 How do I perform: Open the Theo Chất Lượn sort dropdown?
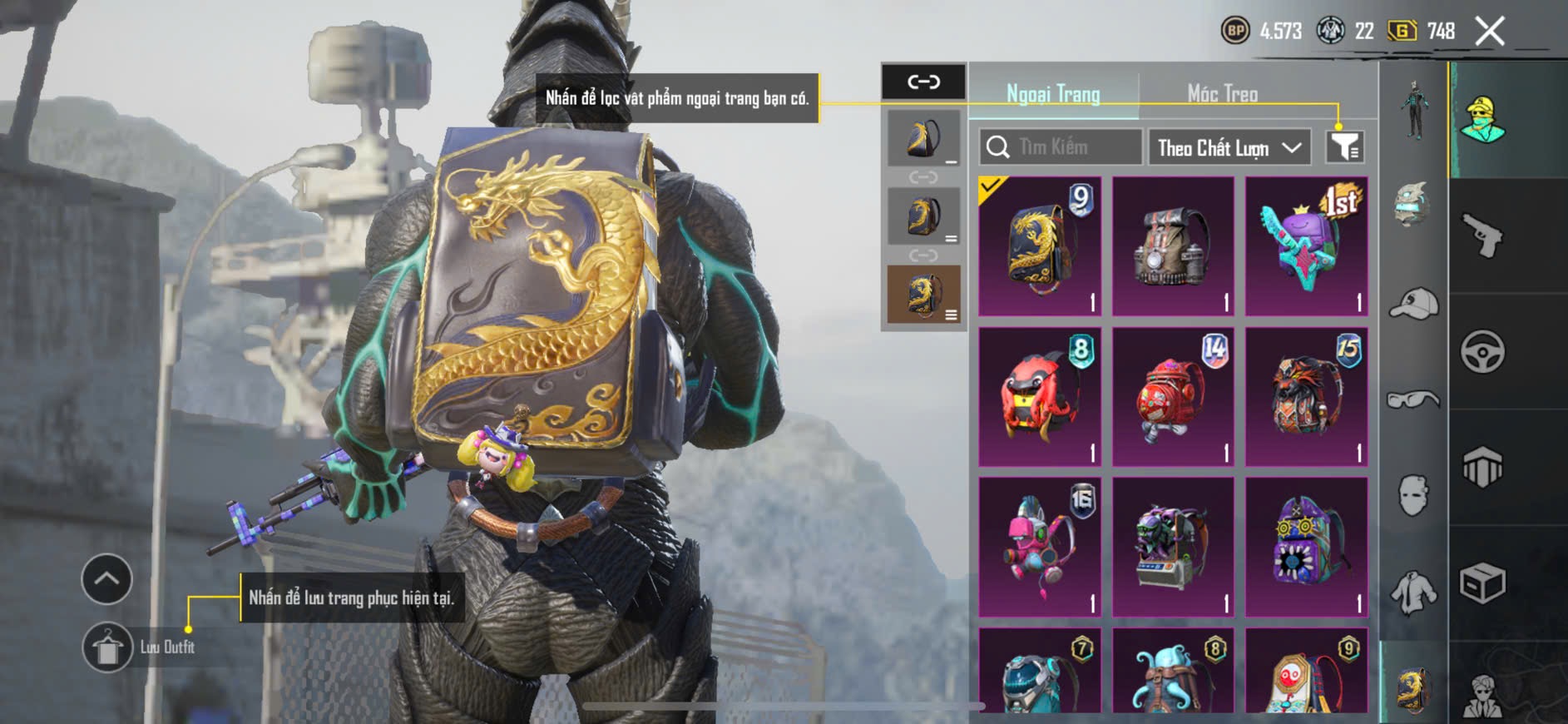[x=1228, y=148]
